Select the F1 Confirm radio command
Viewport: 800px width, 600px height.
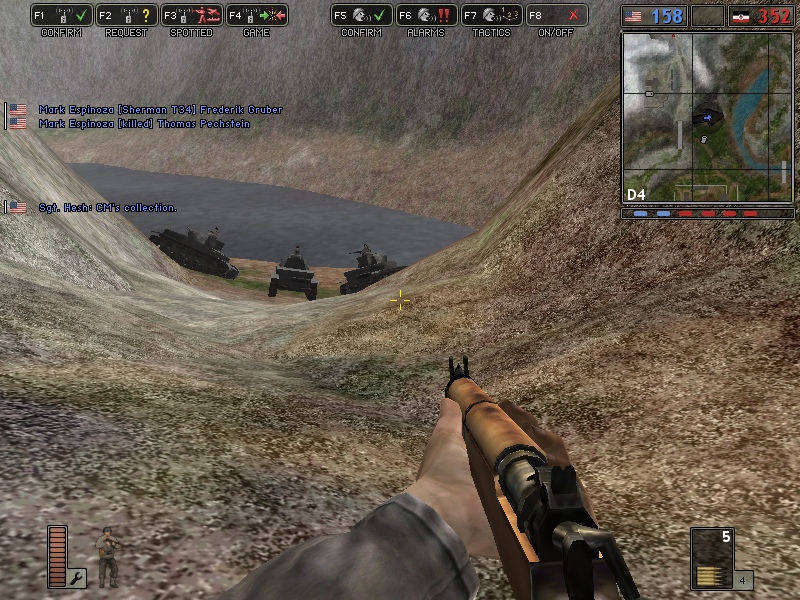[61, 16]
